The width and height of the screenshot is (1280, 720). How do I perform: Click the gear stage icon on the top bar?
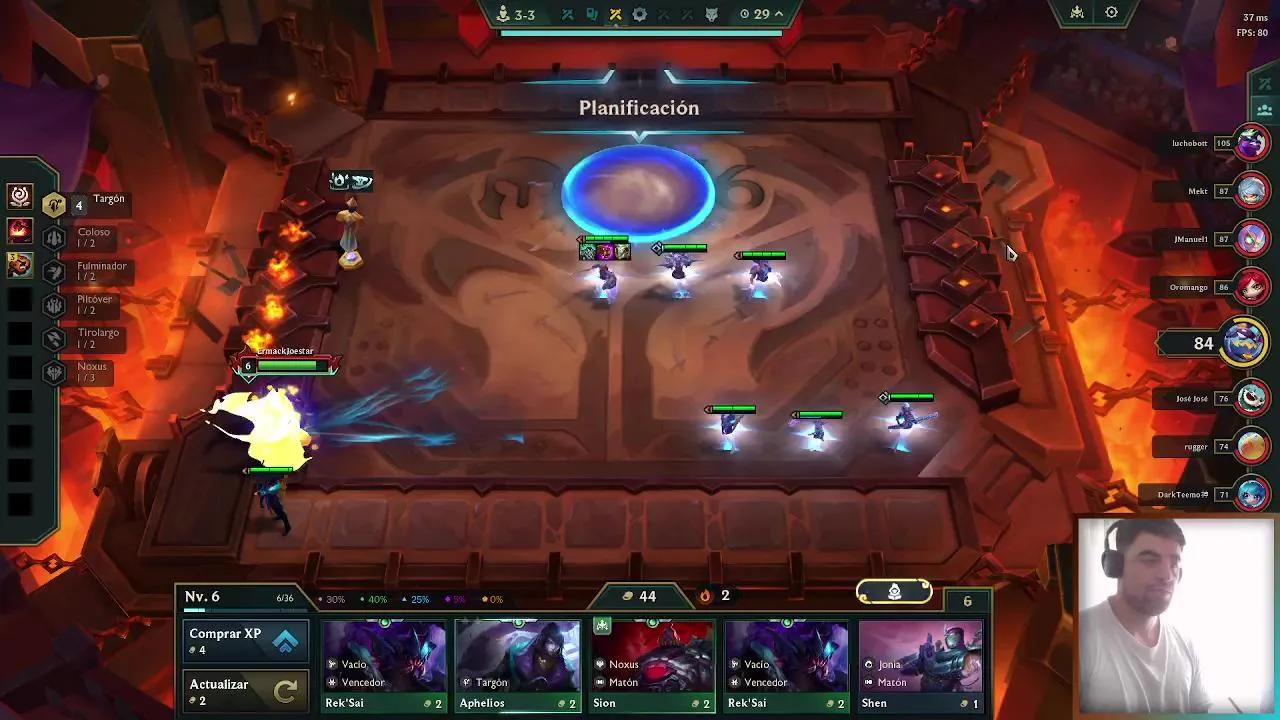640,14
